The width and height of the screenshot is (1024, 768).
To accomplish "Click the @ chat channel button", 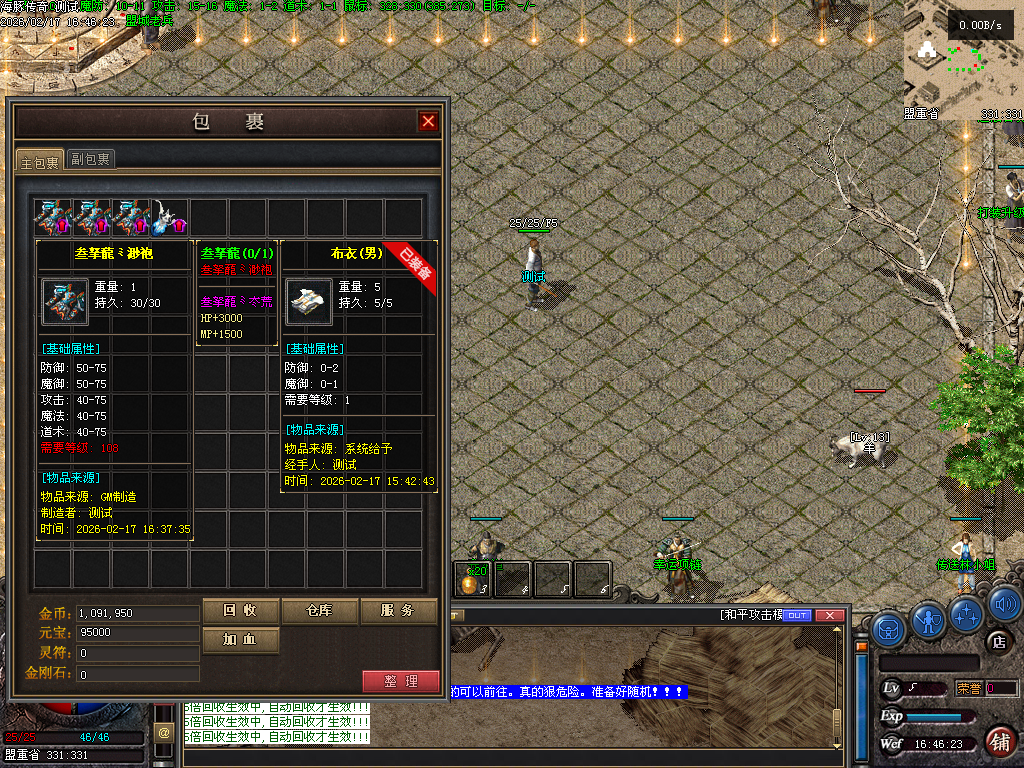I will click(x=164, y=734).
